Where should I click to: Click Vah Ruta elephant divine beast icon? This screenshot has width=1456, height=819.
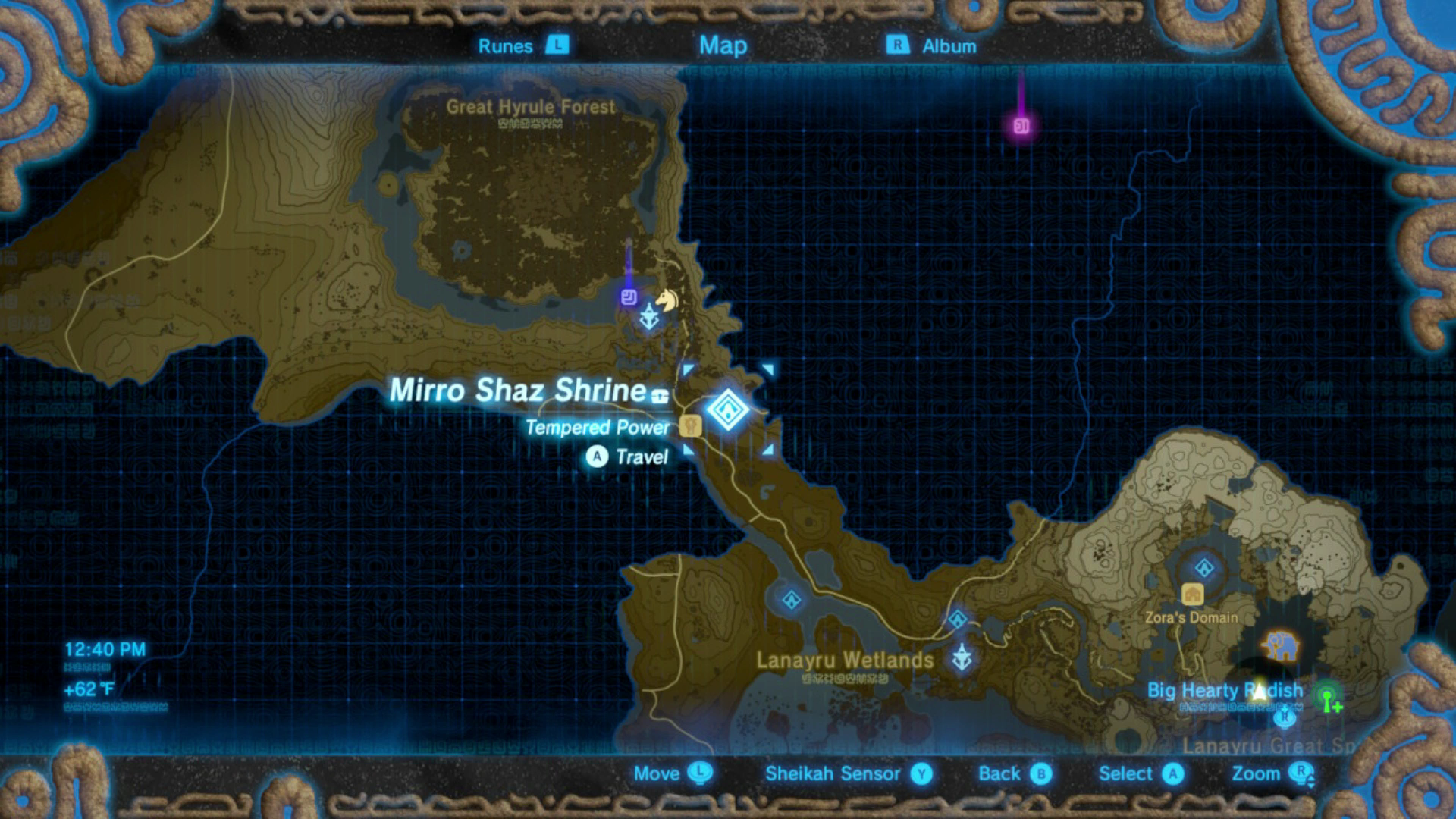(x=1282, y=645)
